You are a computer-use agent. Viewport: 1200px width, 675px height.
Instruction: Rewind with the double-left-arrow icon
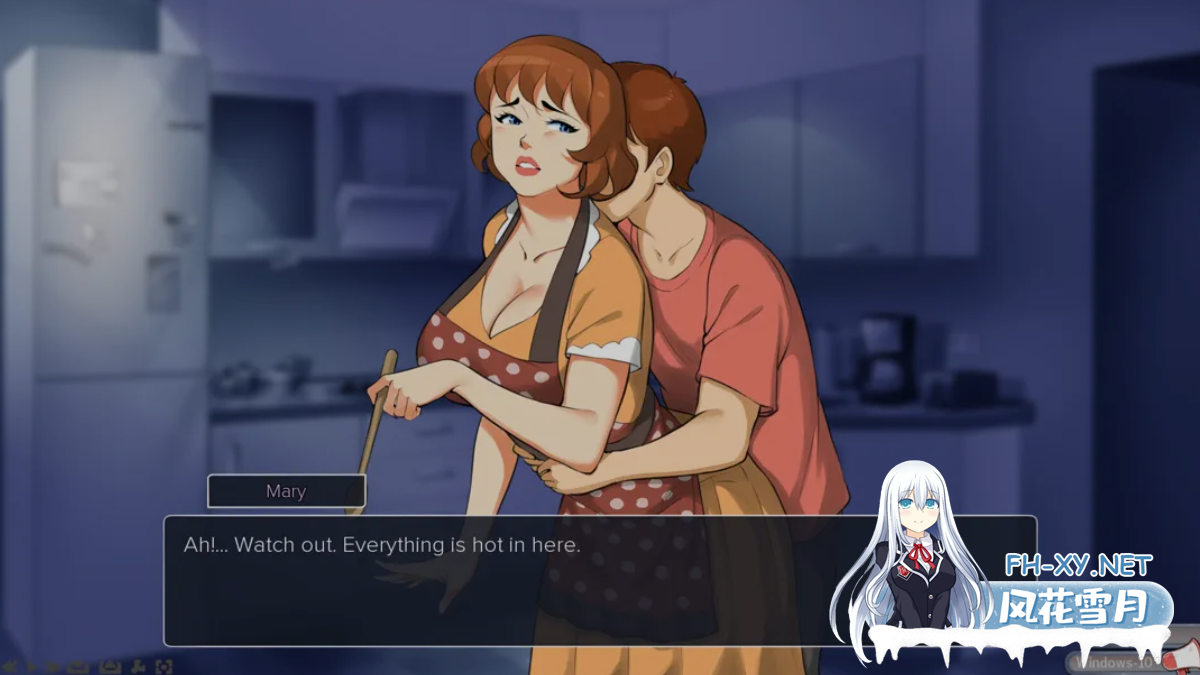click(x=10, y=666)
